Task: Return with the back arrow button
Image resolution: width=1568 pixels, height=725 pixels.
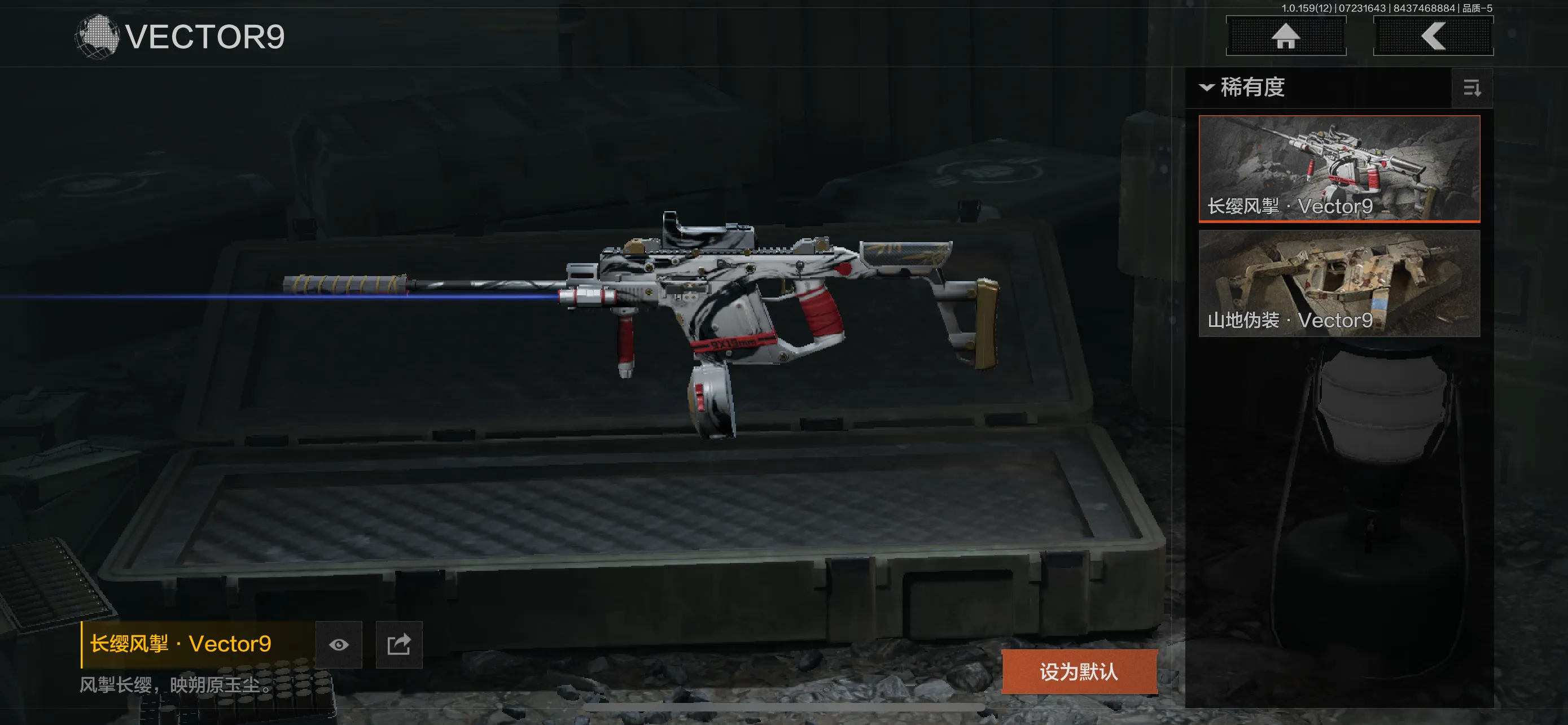Action: (1433, 36)
